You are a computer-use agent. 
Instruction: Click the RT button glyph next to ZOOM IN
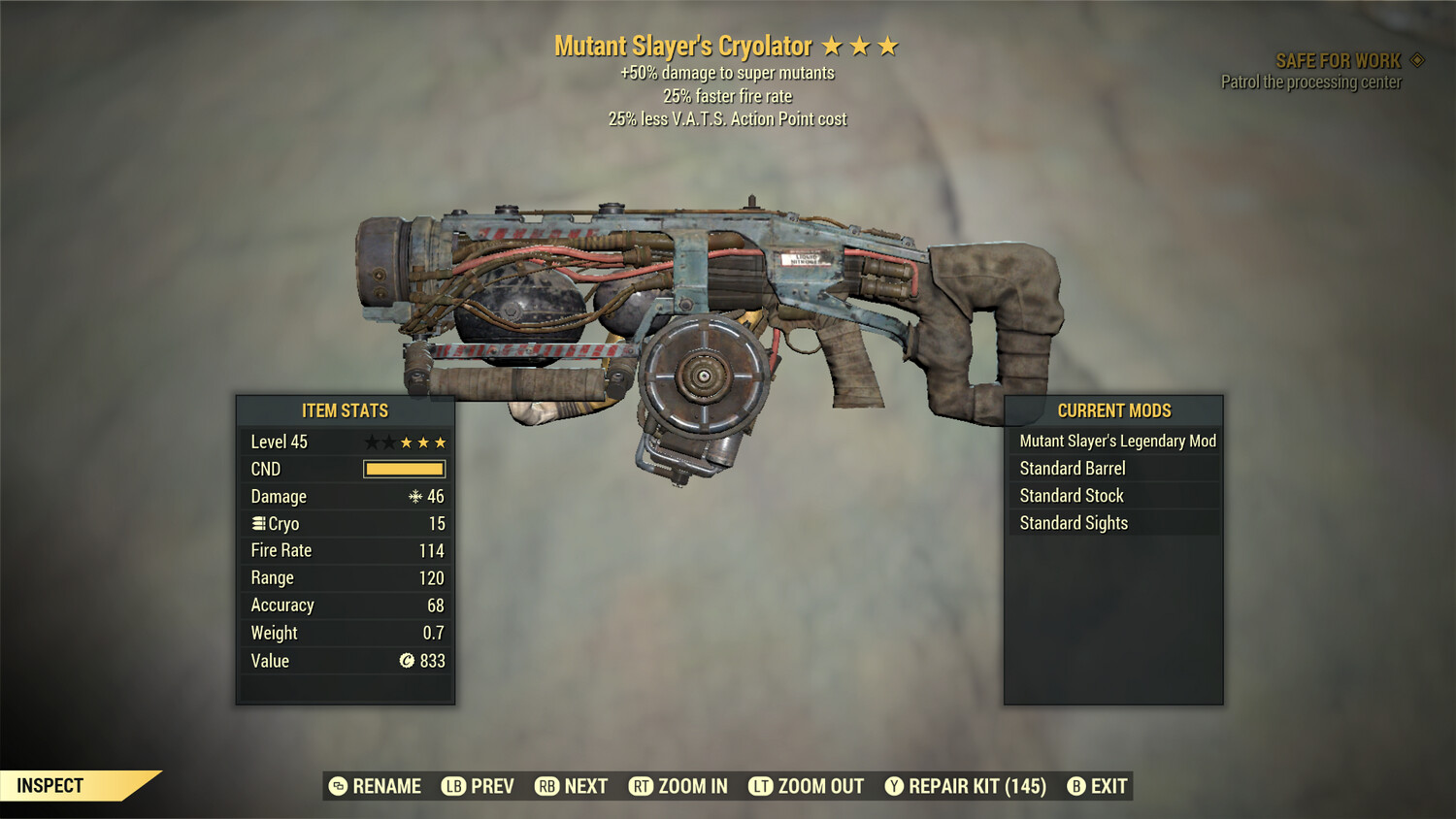click(642, 786)
